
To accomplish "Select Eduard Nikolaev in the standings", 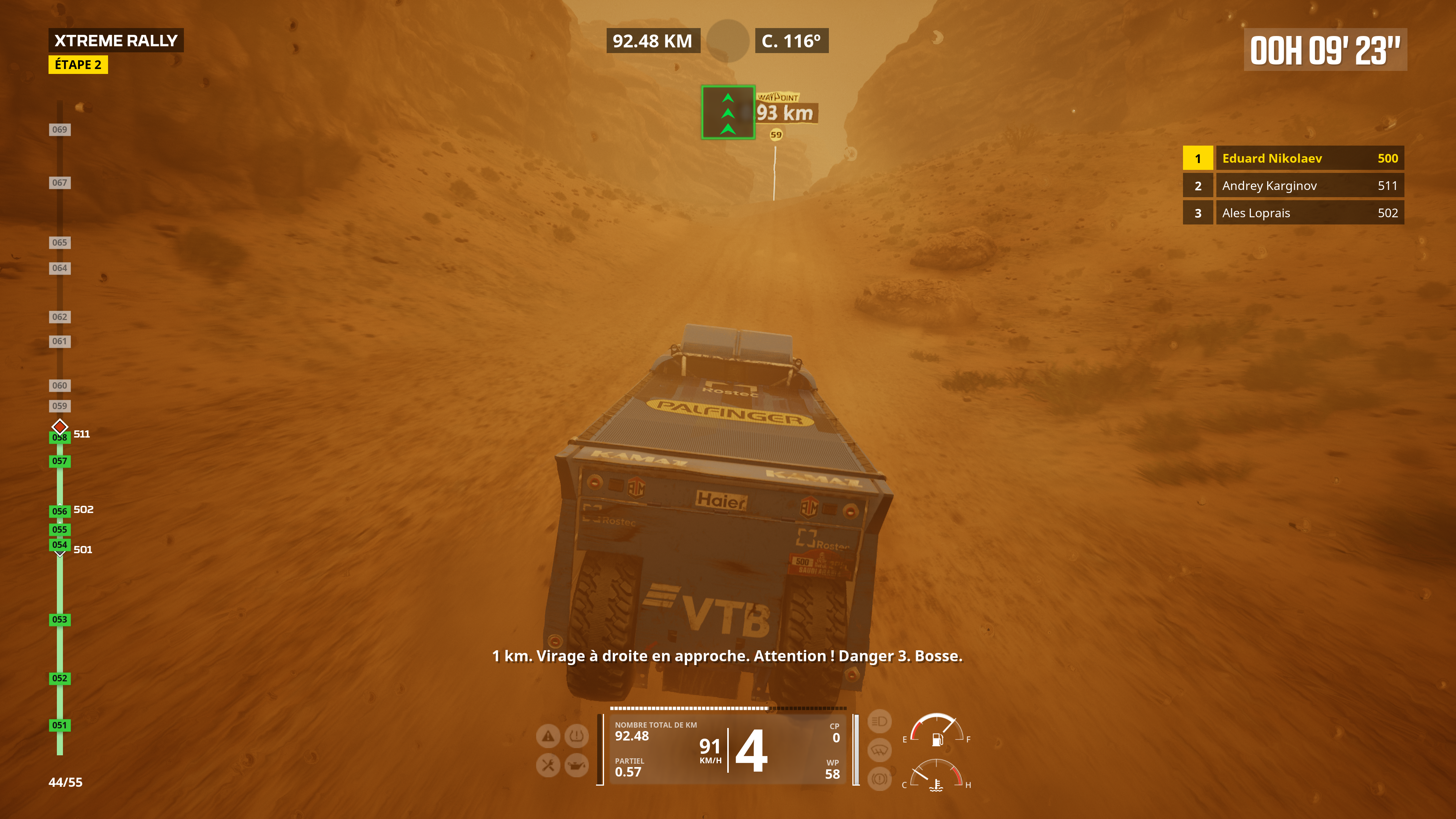I will pyautogui.click(x=1293, y=158).
